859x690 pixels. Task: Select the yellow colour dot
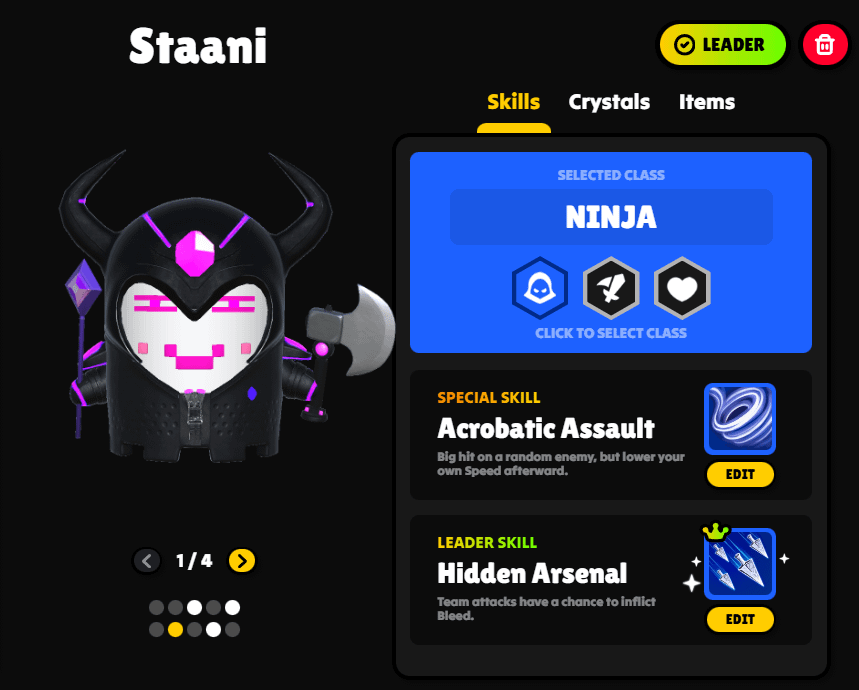[x=175, y=630]
